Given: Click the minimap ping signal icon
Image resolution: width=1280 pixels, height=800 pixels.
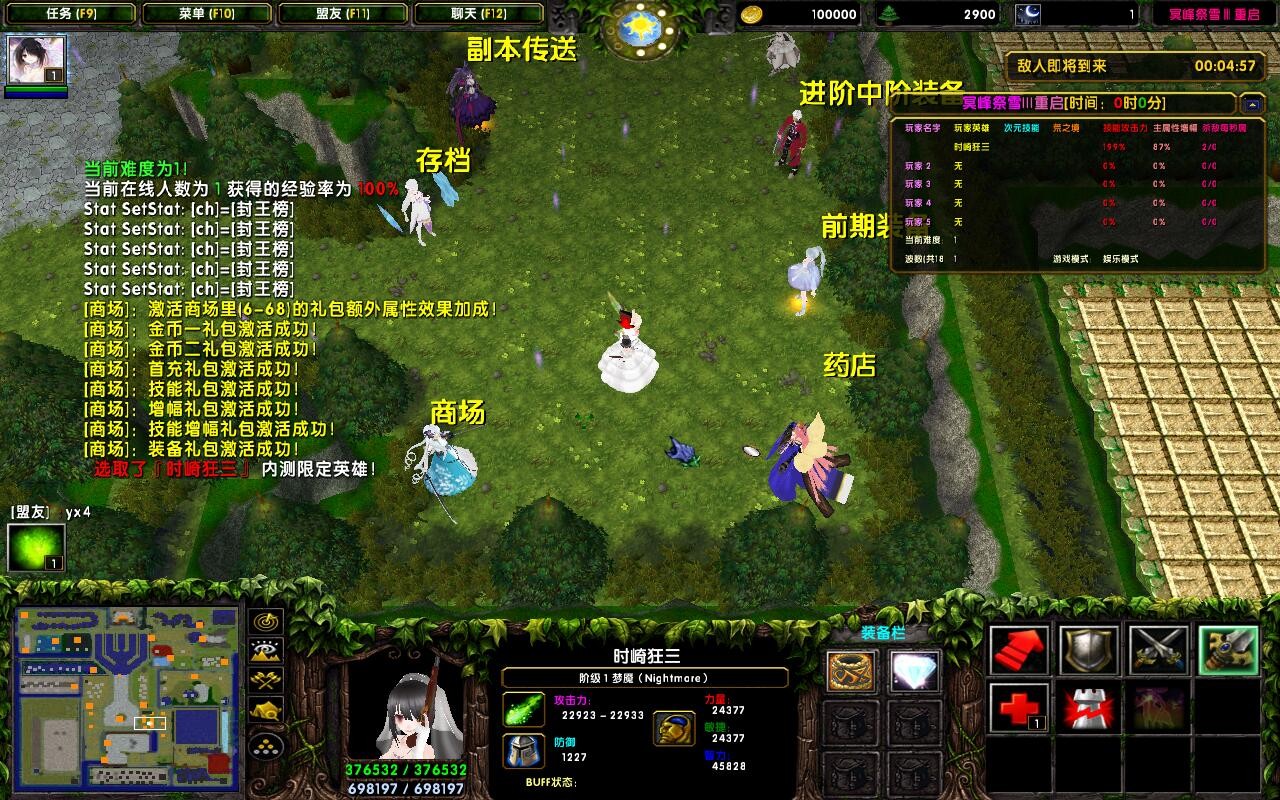Looking at the screenshot, I should (x=265, y=622).
